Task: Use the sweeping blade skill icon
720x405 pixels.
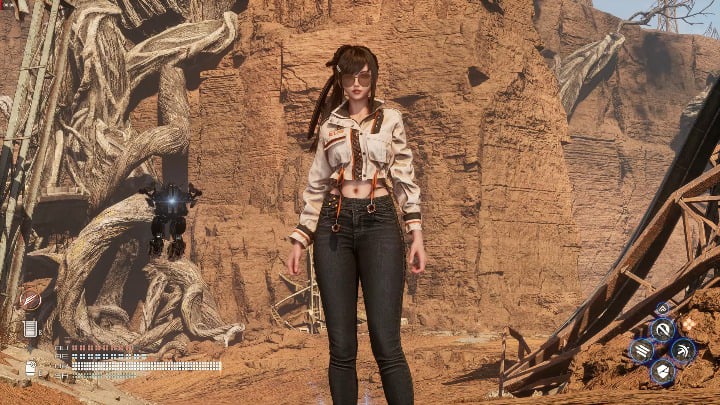Action: tap(683, 350)
